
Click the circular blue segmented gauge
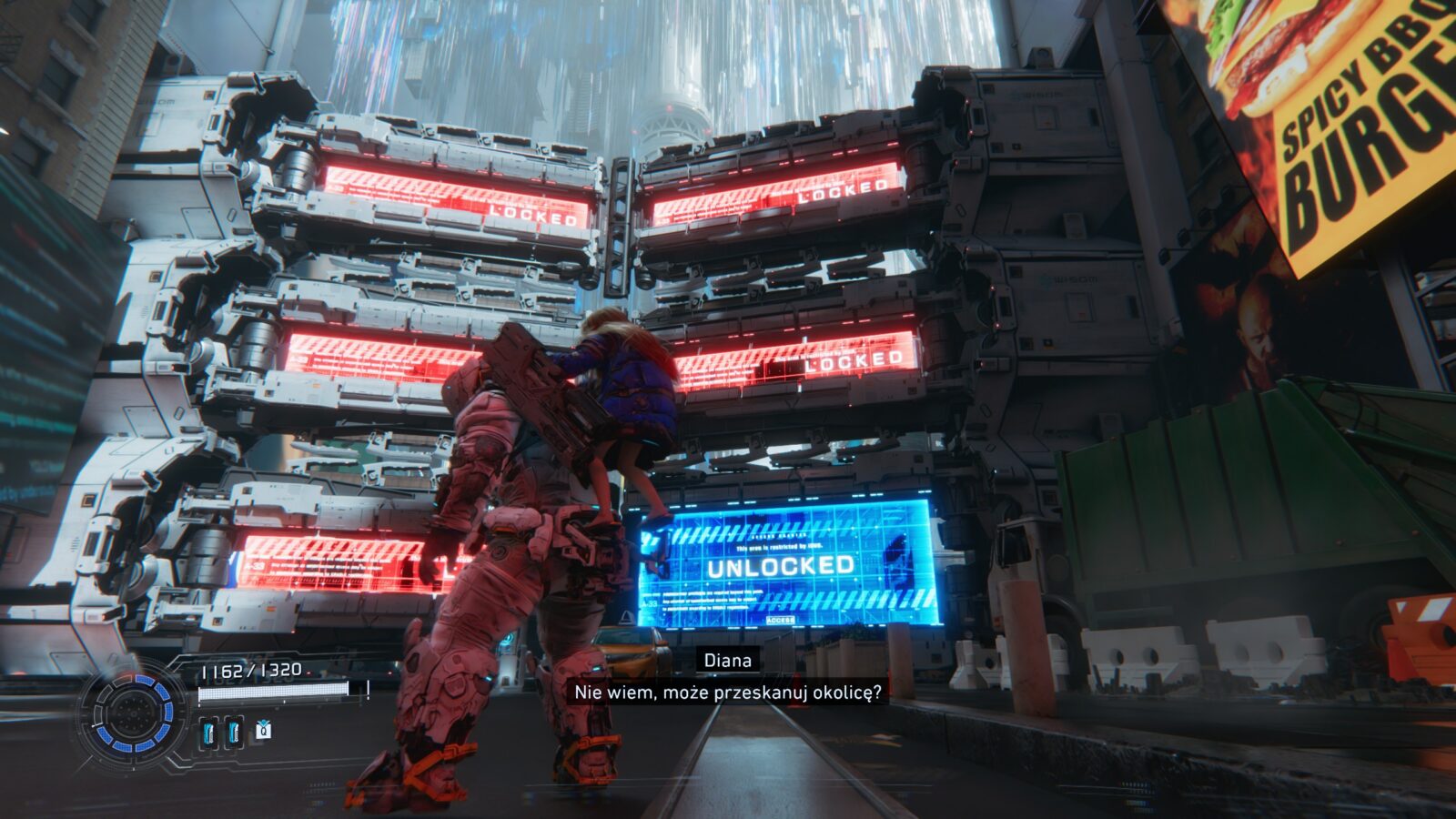coord(134,713)
